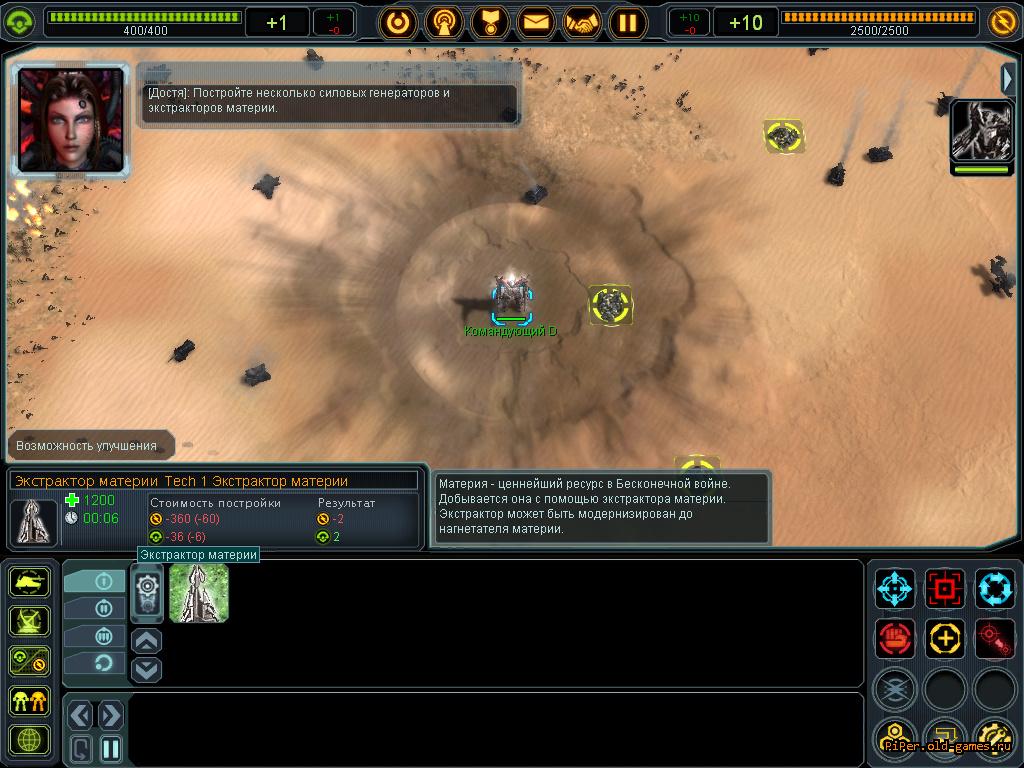The height and width of the screenshot is (768, 1024).
Task: Switch to the Tech 1 build tab
Action: [x=95, y=581]
